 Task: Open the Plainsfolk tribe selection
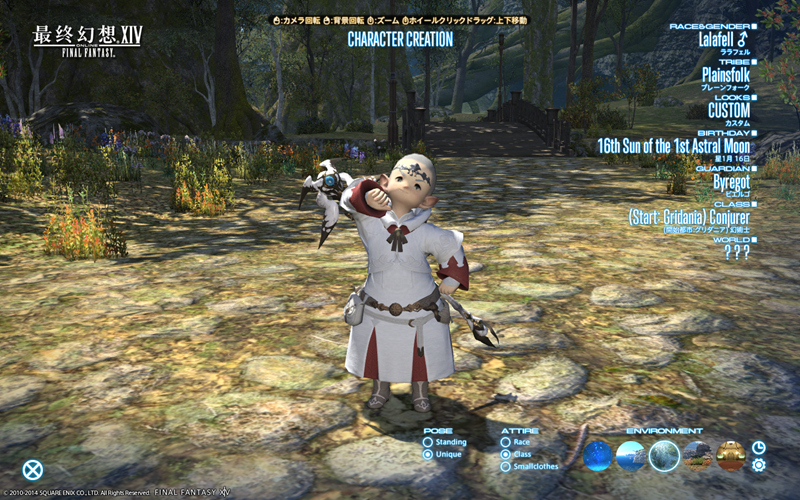729,76
